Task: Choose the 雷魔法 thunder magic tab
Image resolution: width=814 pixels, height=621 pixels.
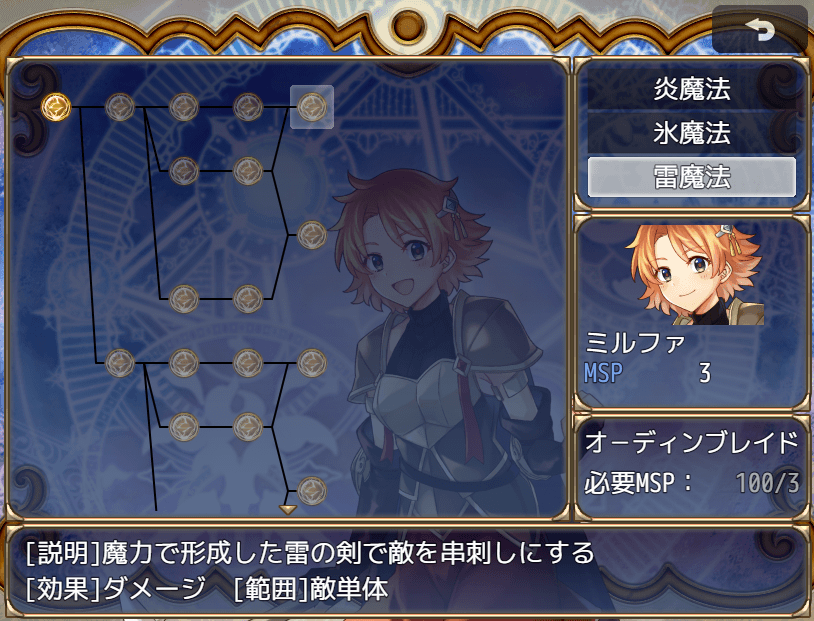Action: pyautogui.click(x=692, y=177)
